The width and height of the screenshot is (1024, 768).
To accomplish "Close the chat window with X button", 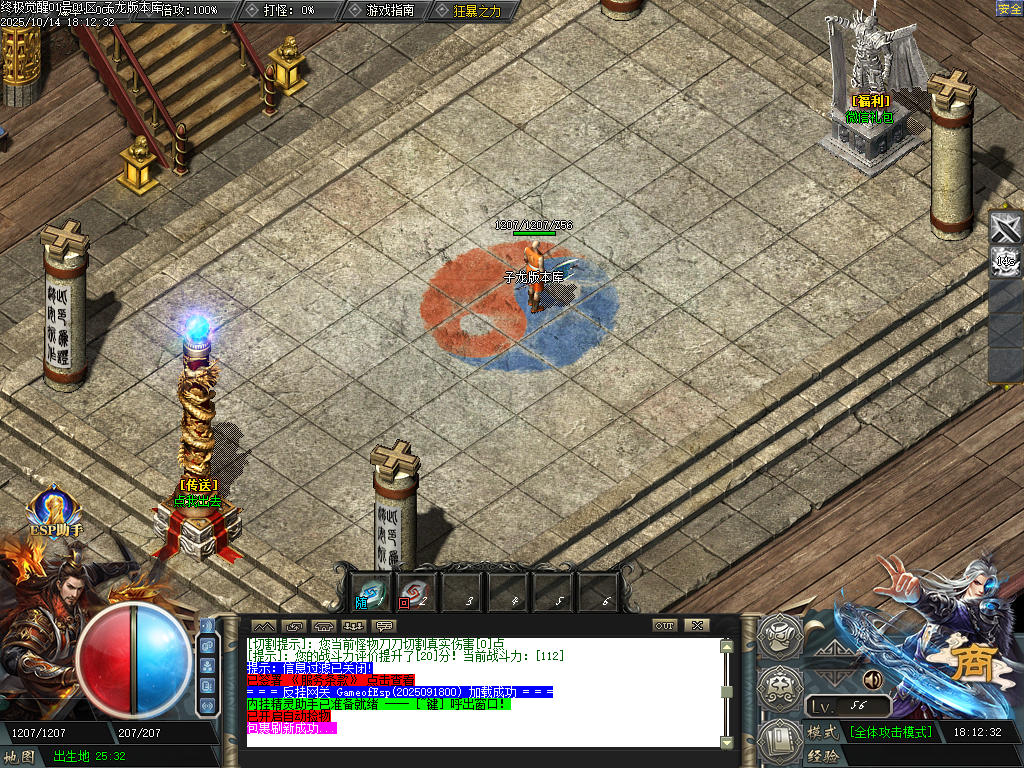I will pos(697,625).
